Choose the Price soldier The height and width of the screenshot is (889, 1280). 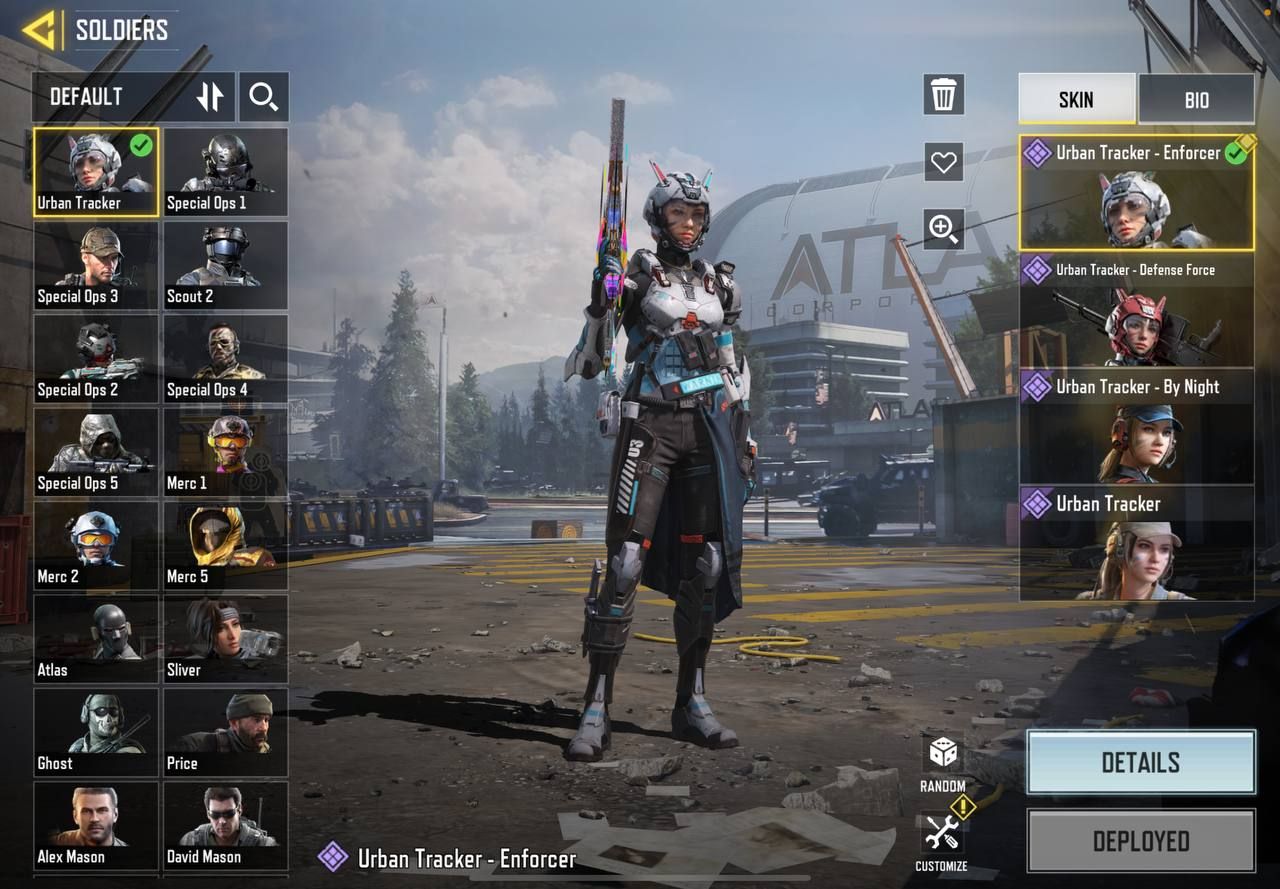pos(225,732)
